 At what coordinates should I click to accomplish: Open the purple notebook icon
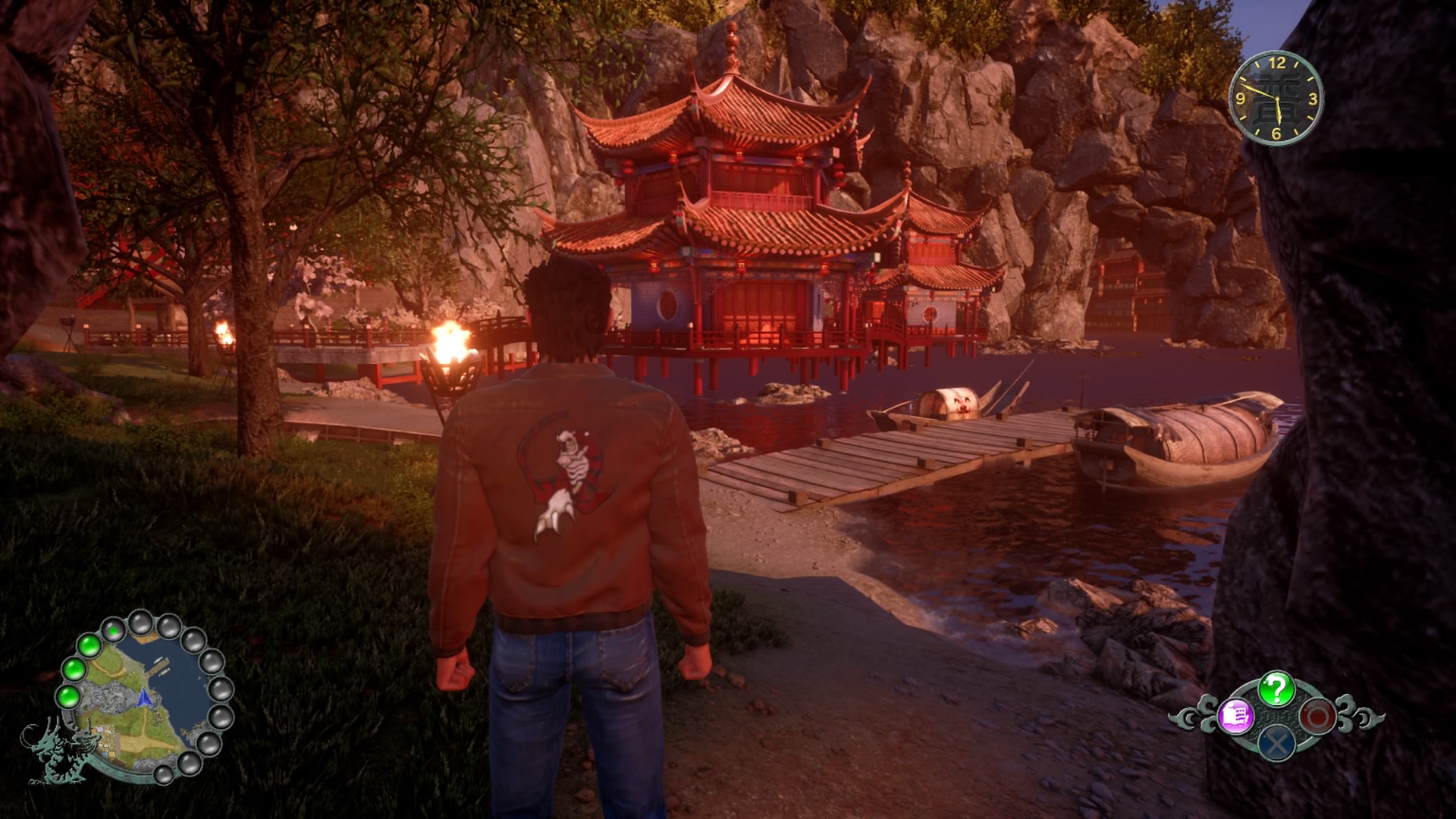pos(1235,716)
